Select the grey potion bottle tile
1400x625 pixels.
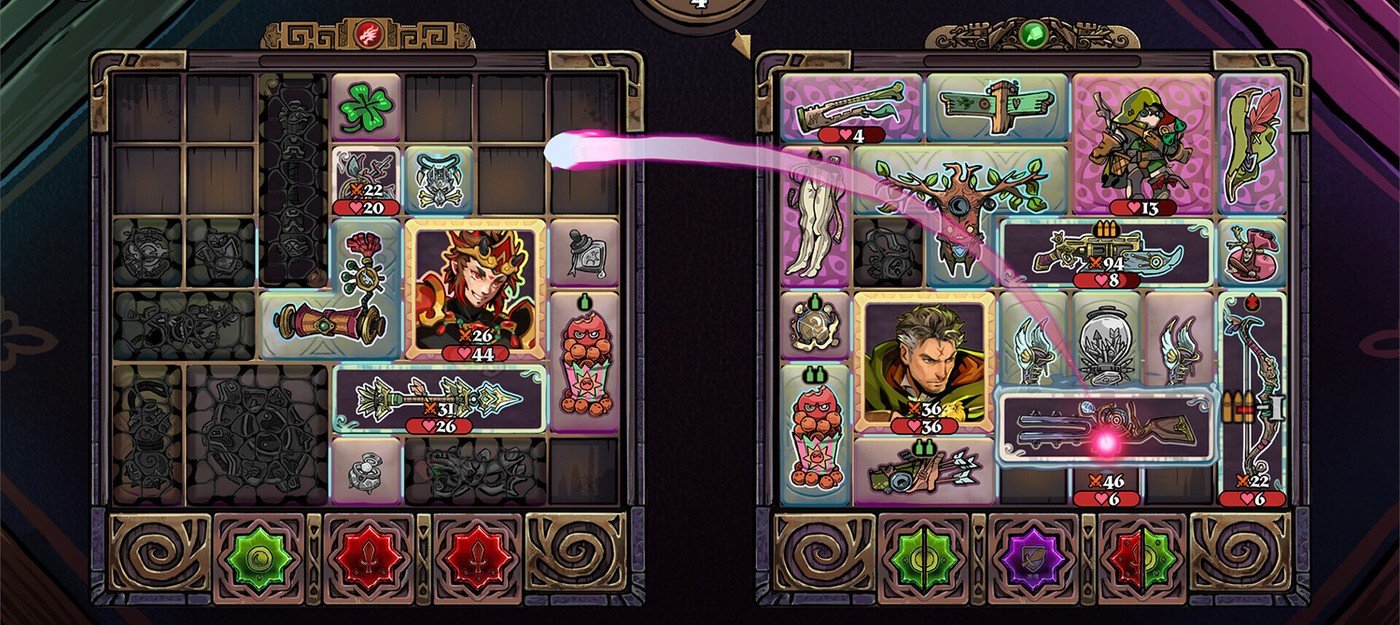(583, 252)
